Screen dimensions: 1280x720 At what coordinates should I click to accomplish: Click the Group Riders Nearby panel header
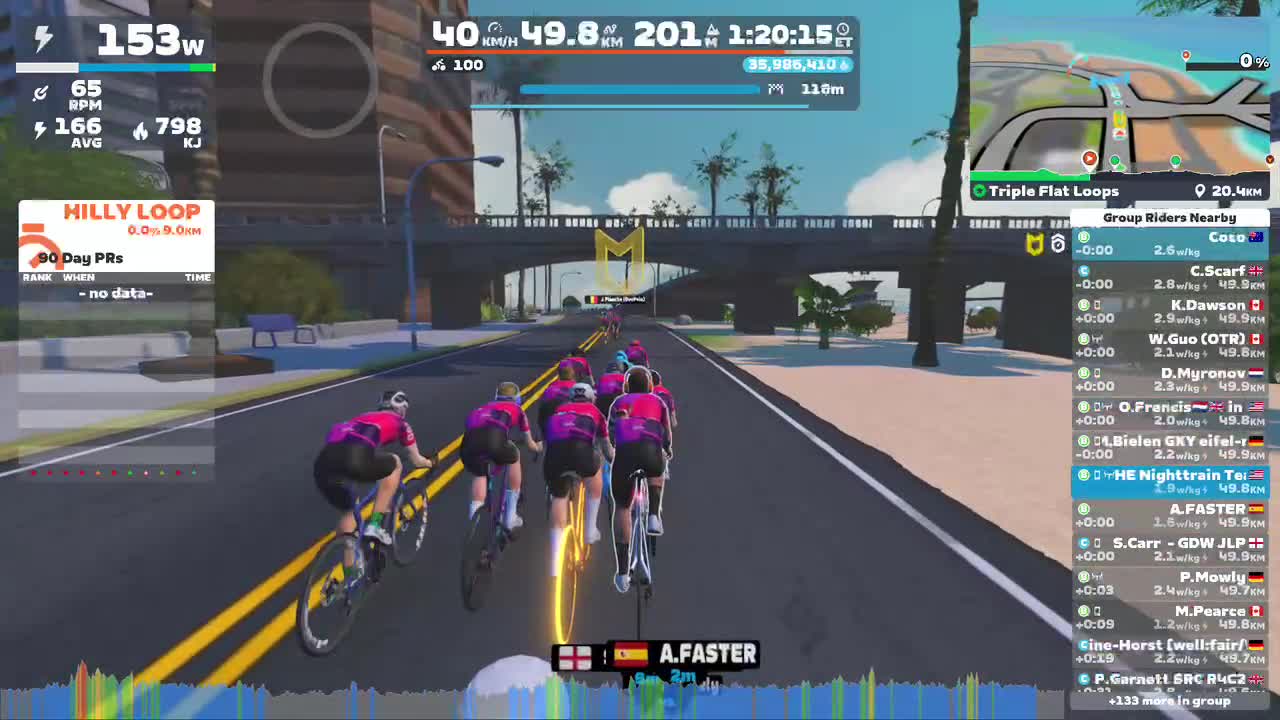point(1170,217)
